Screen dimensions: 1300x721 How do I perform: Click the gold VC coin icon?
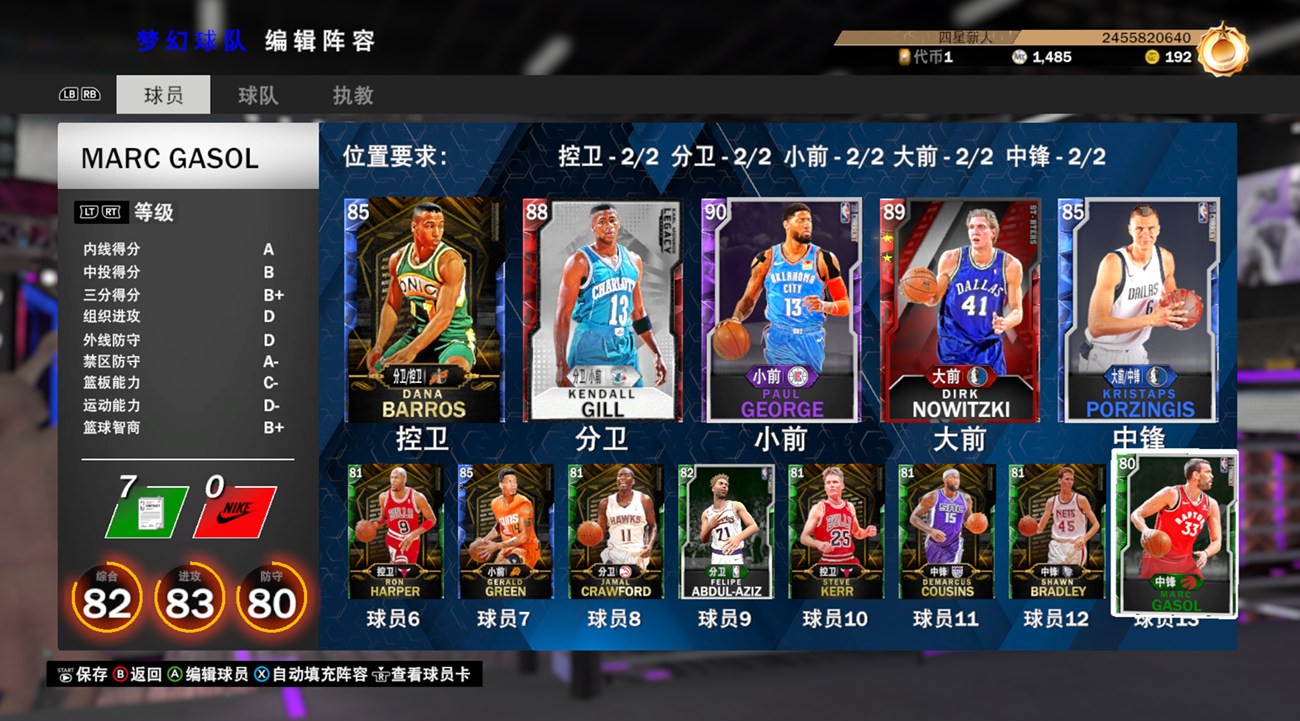(1152, 58)
